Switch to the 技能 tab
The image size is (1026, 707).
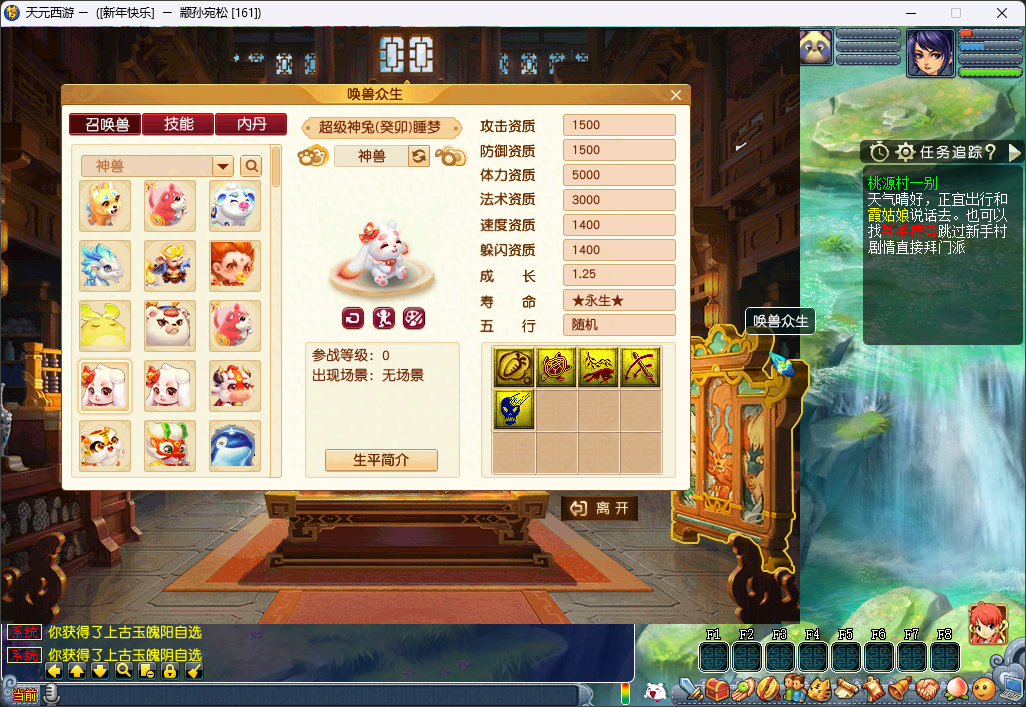[178, 125]
